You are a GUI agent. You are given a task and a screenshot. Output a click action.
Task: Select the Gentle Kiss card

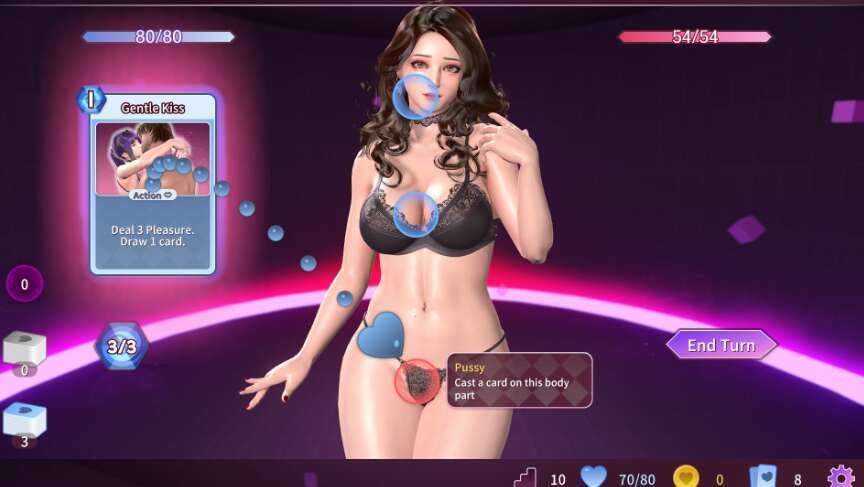tap(153, 182)
